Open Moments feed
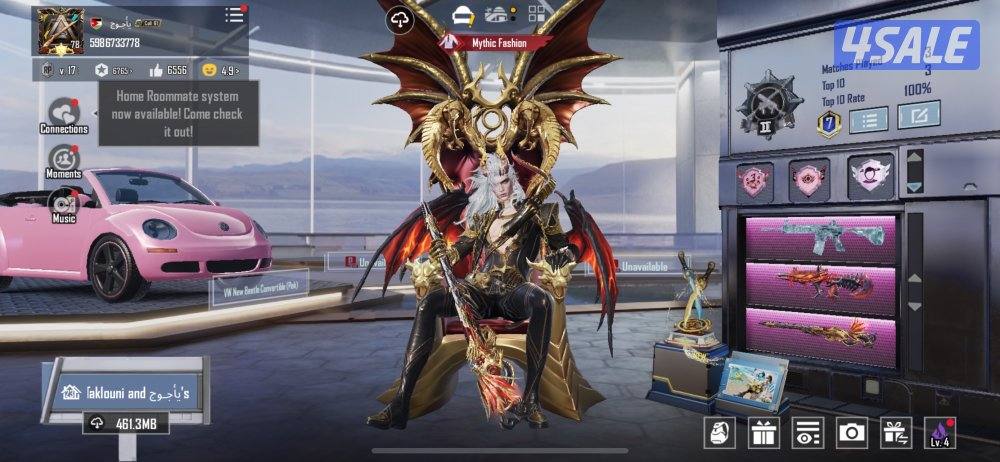 coord(64,160)
